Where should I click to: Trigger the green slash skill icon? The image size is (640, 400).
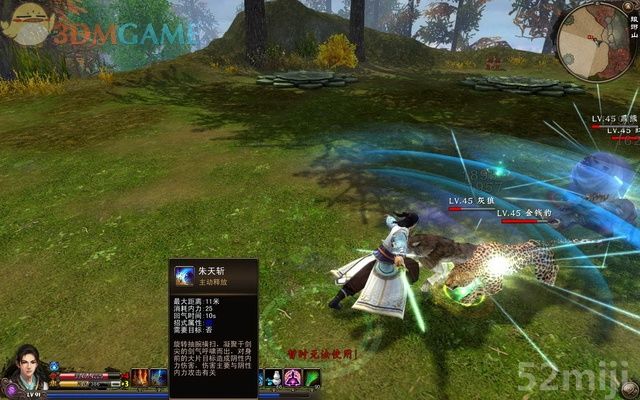point(312,378)
